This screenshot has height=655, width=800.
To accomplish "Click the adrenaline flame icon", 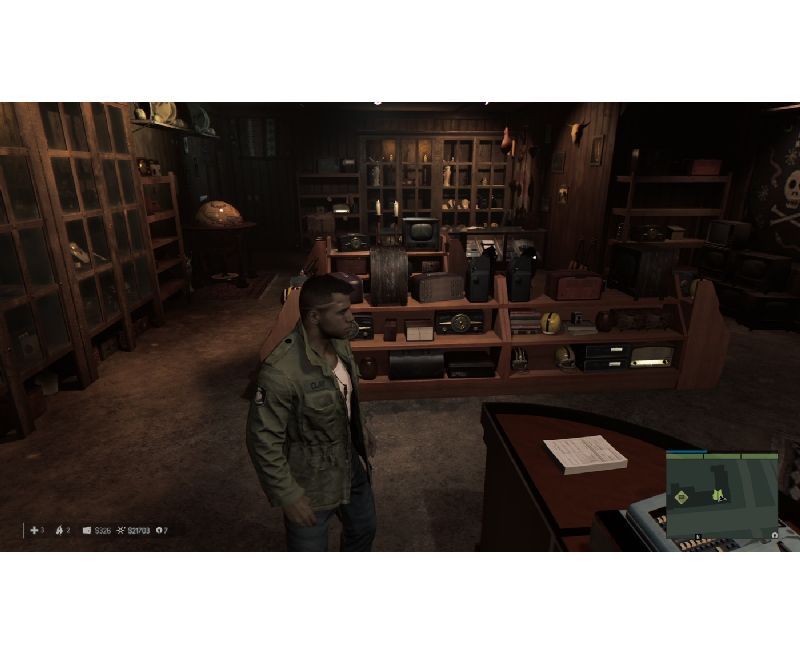I will click(x=59, y=530).
